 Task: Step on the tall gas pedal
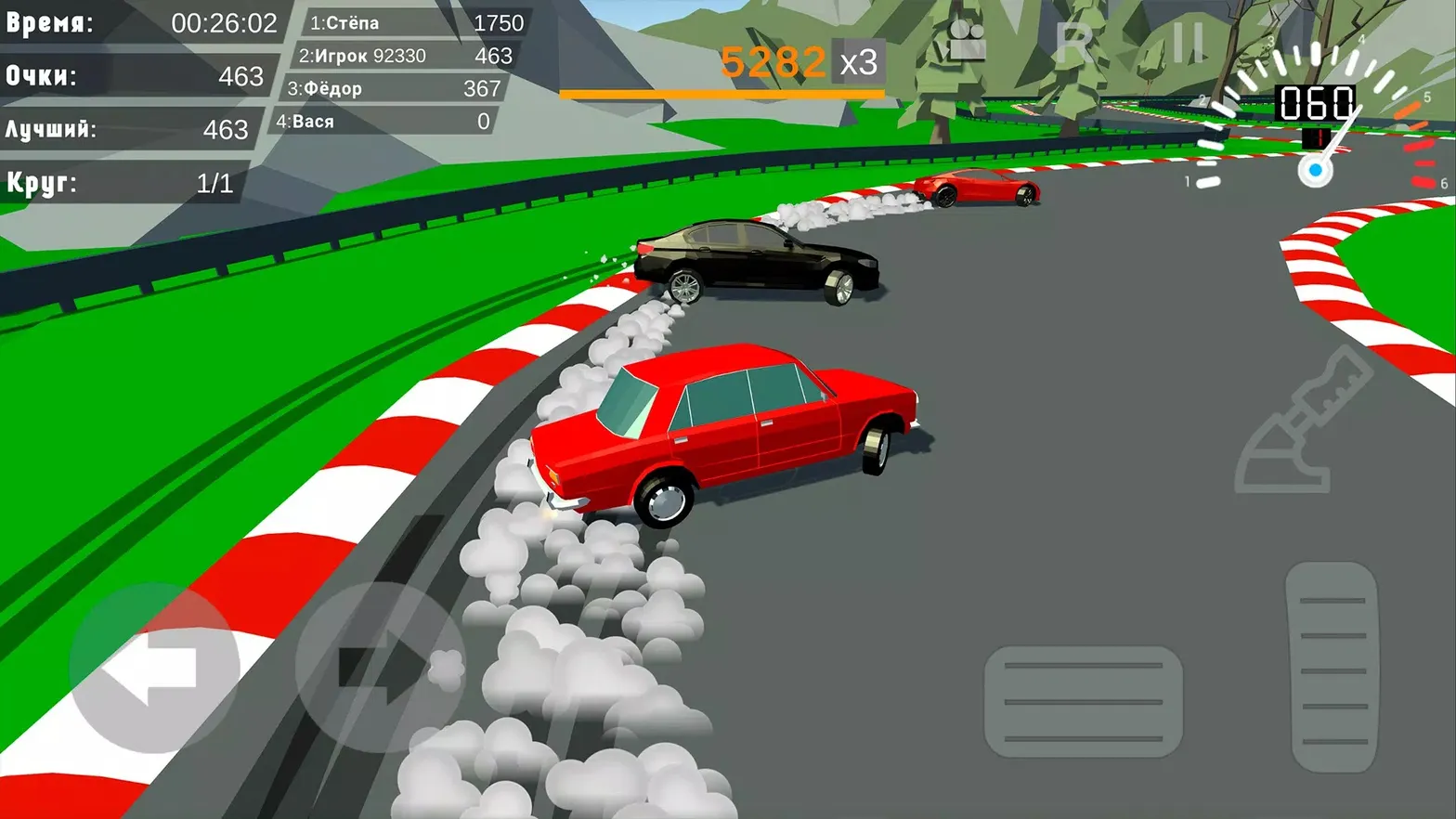pos(1332,667)
